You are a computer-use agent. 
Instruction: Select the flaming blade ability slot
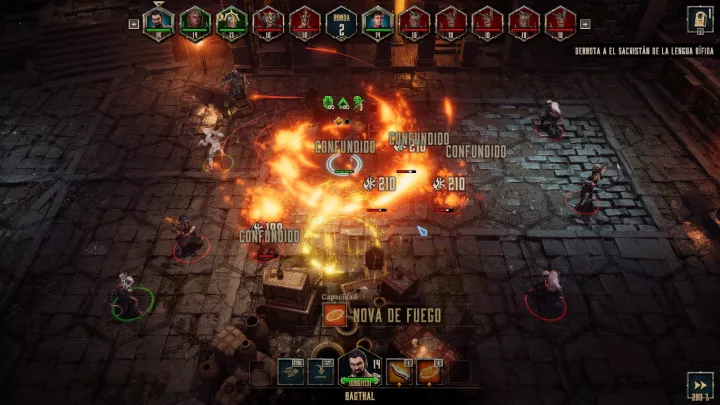[398, 371]
